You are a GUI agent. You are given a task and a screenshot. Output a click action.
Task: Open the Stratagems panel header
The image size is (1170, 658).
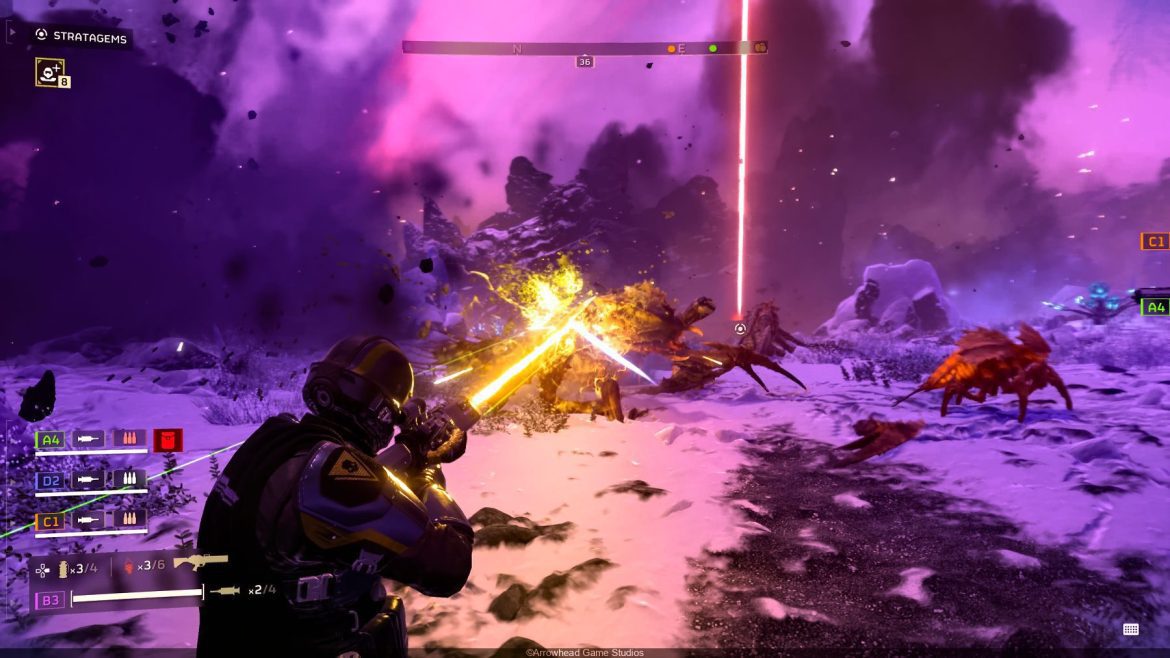pyautogui.click(x=84, y=35)
